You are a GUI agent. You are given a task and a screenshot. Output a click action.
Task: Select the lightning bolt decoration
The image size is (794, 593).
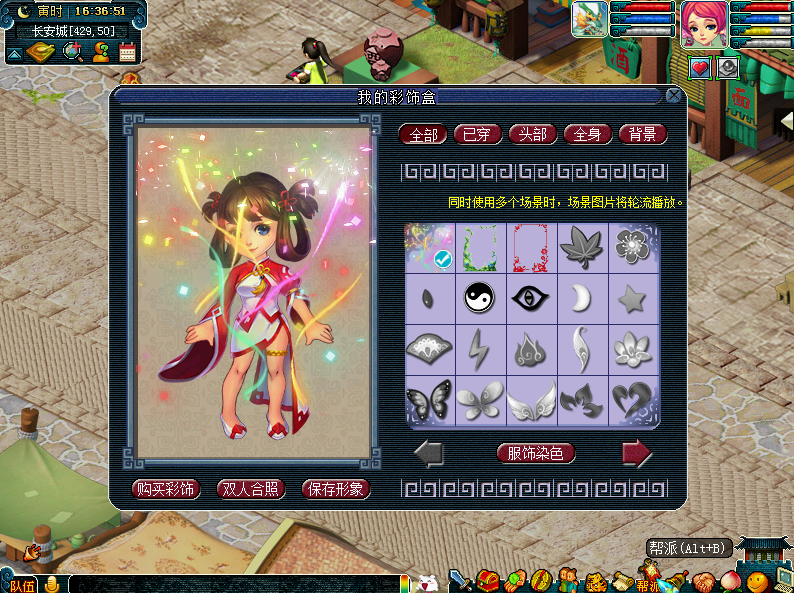coord(480,349)
